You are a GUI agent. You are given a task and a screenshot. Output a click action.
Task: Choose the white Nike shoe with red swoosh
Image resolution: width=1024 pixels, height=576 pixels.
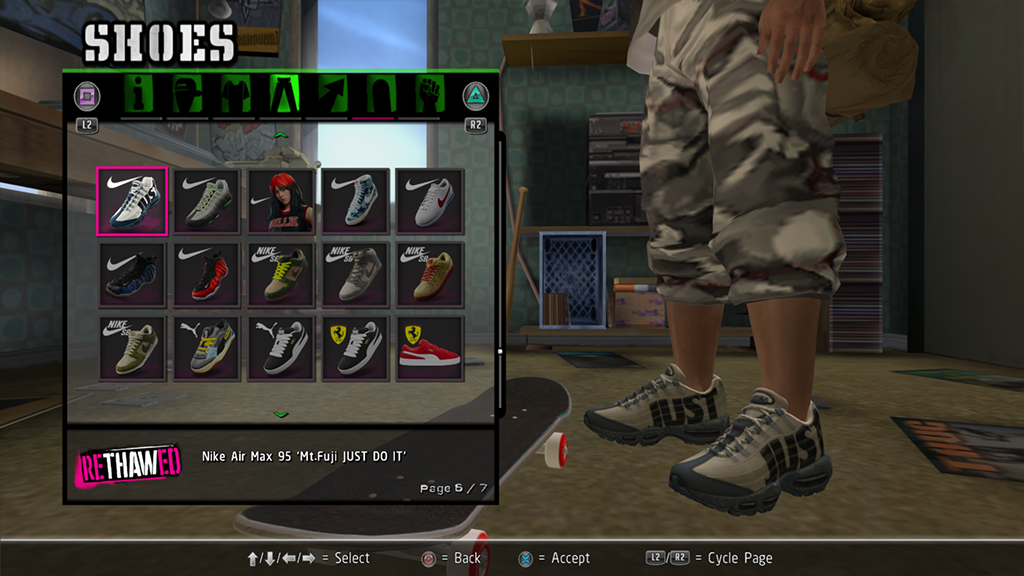pyautogui.click(x=430, y=201)
